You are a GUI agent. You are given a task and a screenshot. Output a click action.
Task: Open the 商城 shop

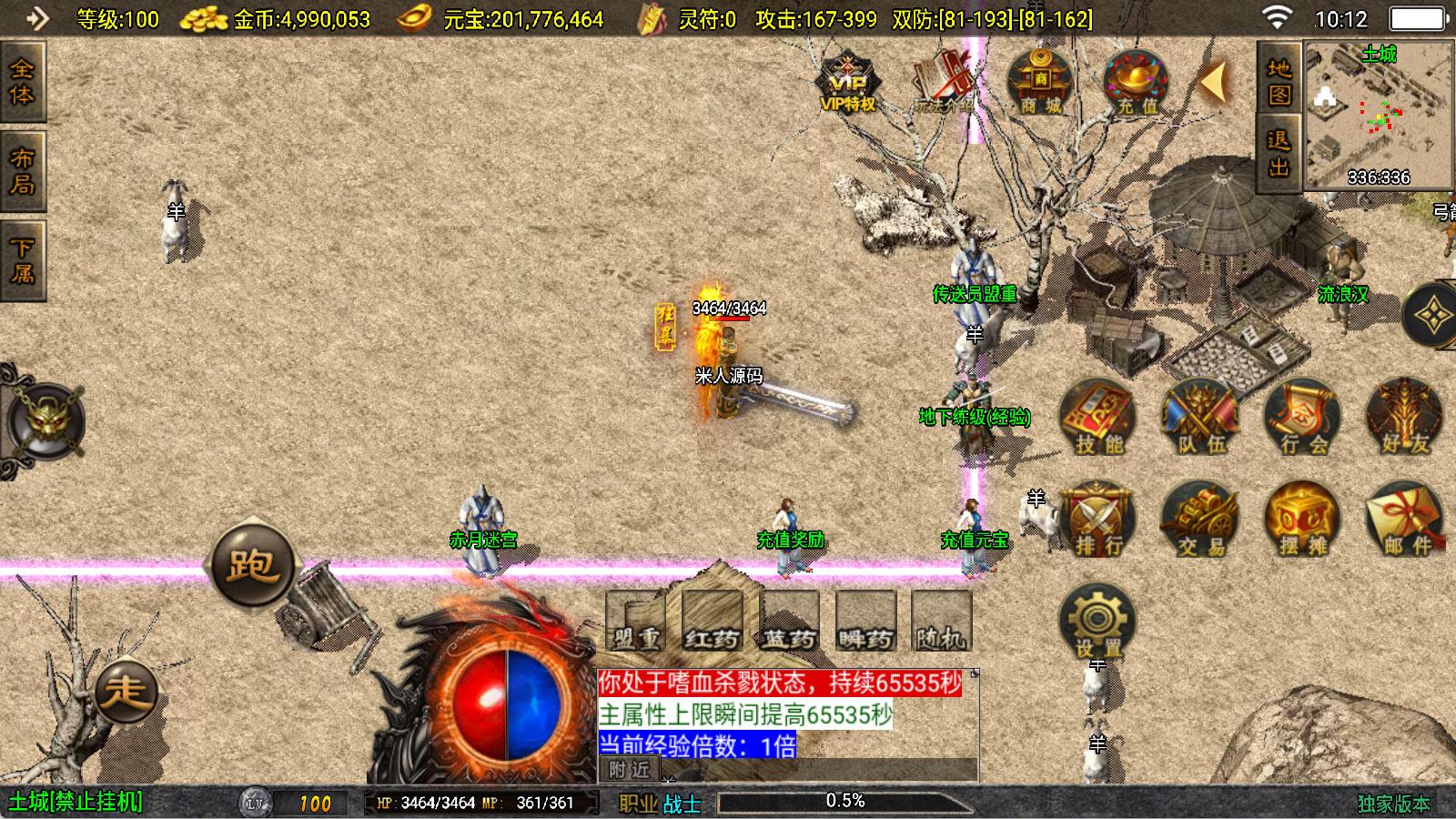1040,84
